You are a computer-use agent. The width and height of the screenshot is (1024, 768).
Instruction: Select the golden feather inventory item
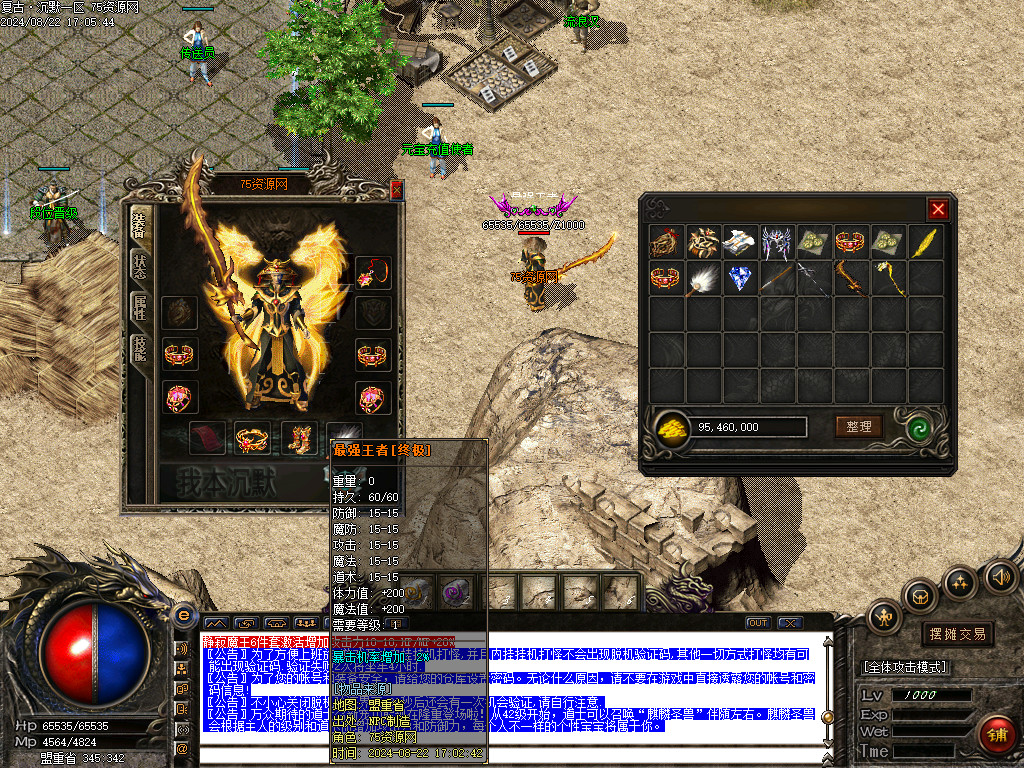pos(925,242)
